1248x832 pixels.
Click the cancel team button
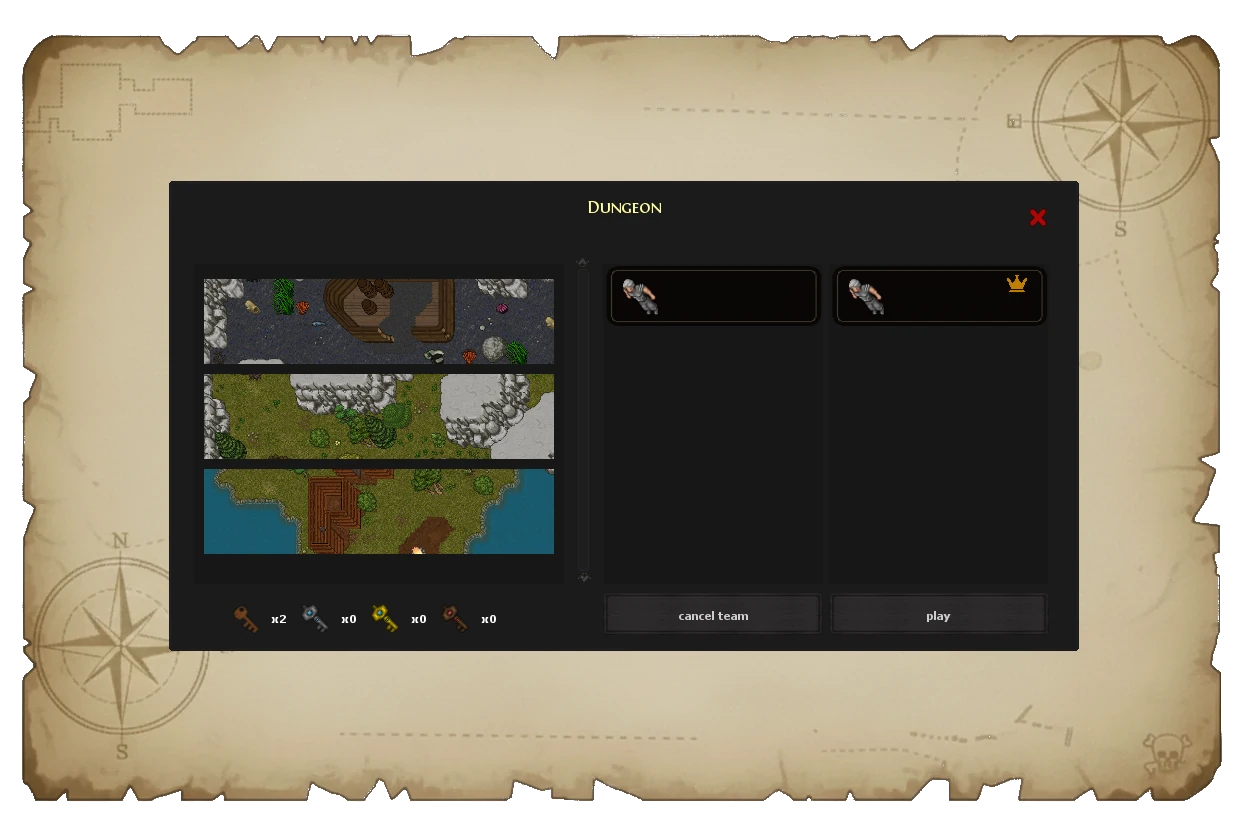click(713, 615)
